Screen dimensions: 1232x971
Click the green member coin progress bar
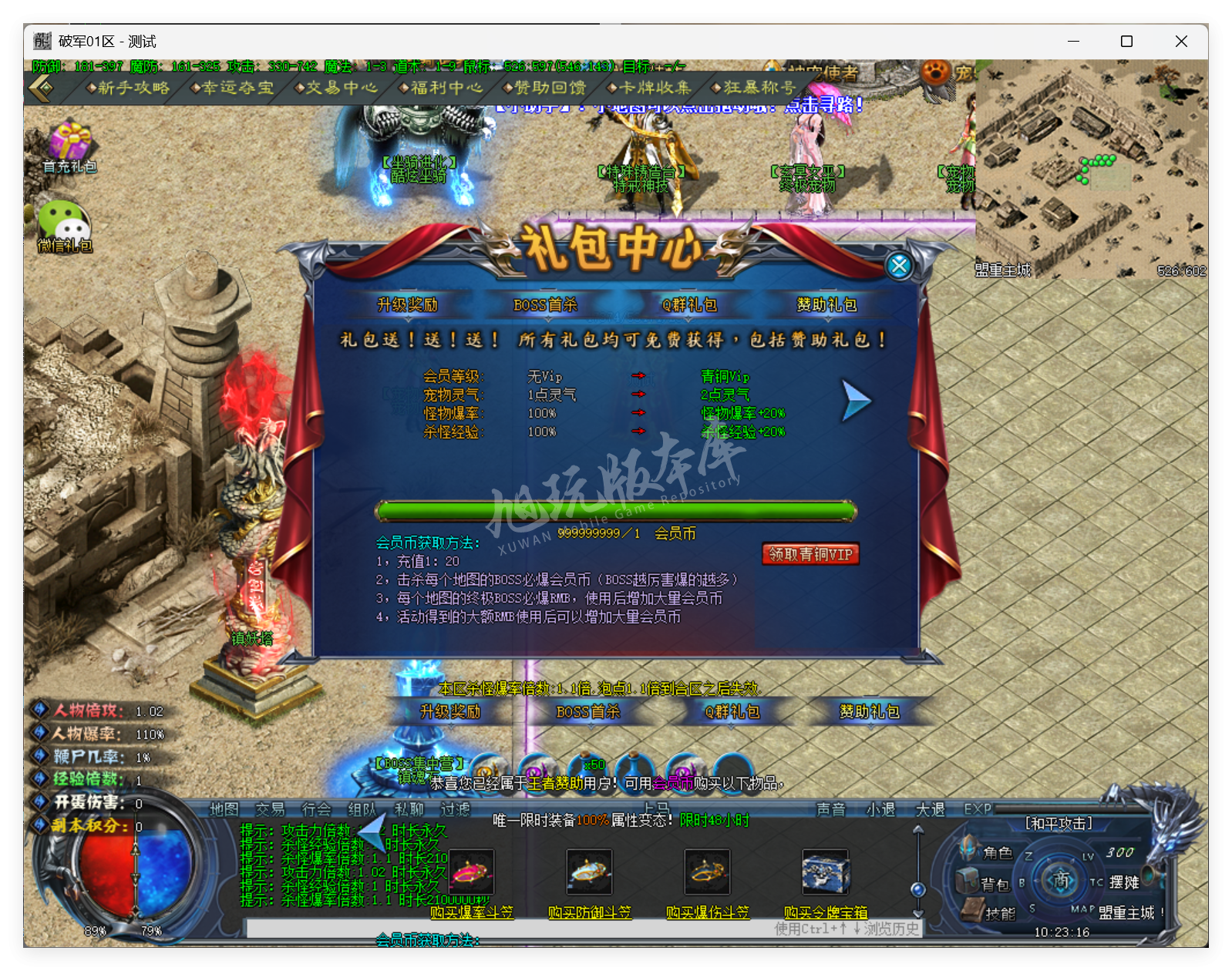click(614, 509)
